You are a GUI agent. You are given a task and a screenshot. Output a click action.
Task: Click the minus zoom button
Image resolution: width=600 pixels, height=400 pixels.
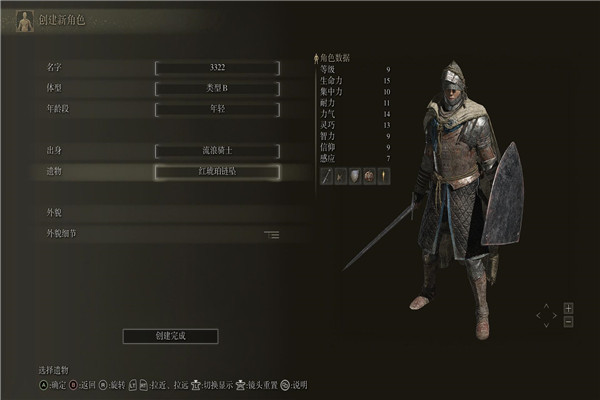pos(568,322)
